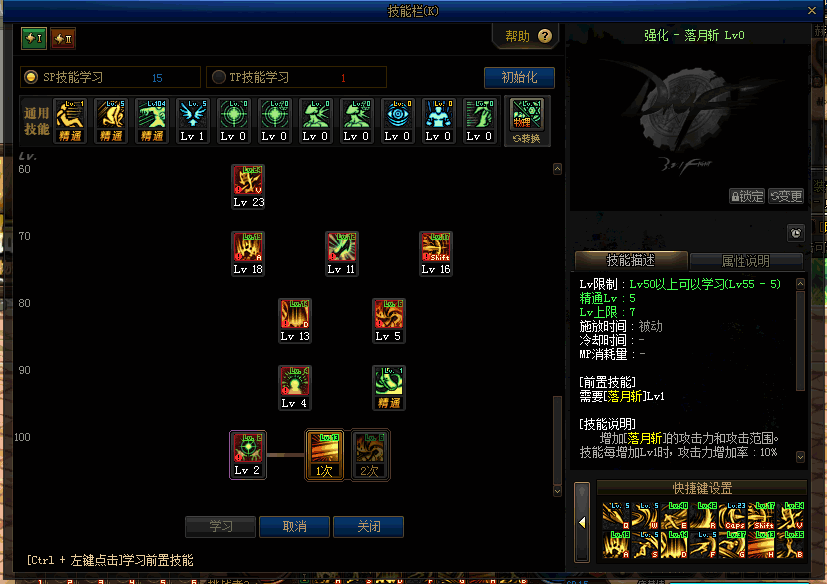The width and height of the screenshot is (827, 584).
Task: Click the 变更 change button
Action: [786, 196]
